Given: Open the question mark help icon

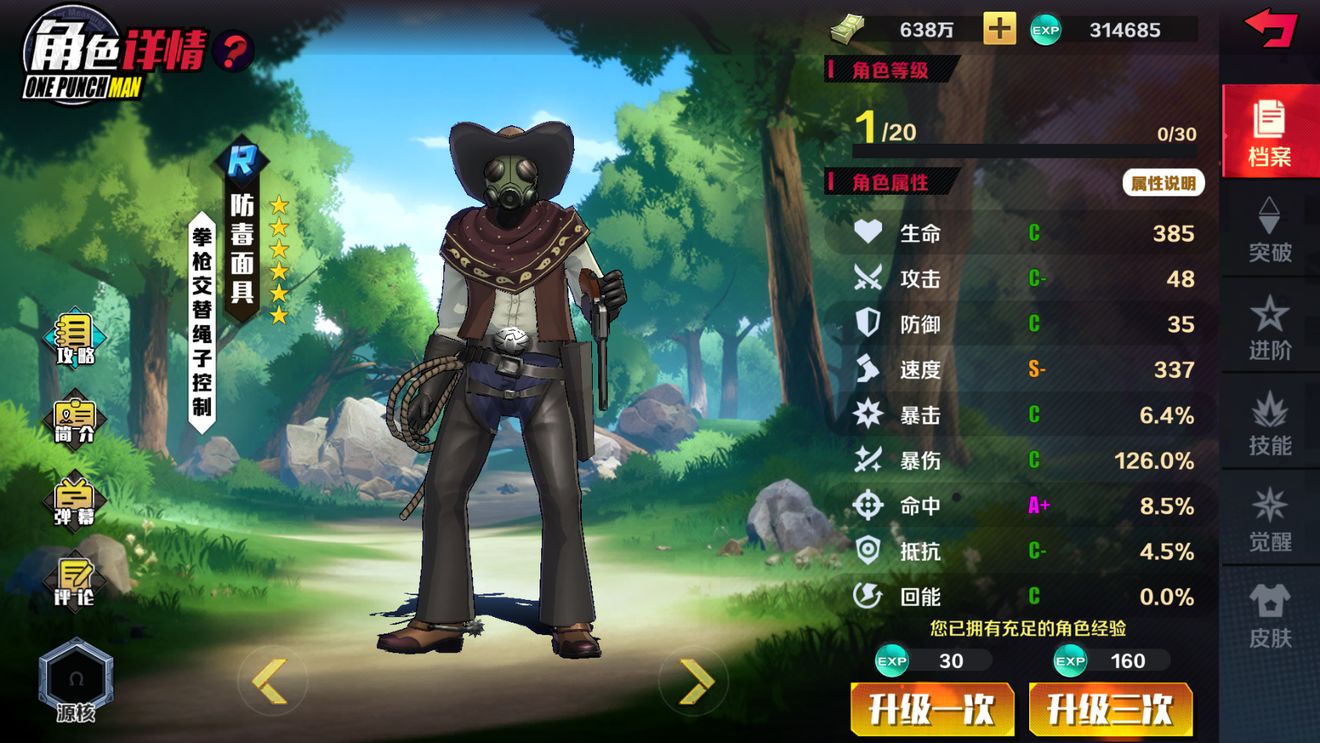Looking at the screenshot, I should coord(232,50).
